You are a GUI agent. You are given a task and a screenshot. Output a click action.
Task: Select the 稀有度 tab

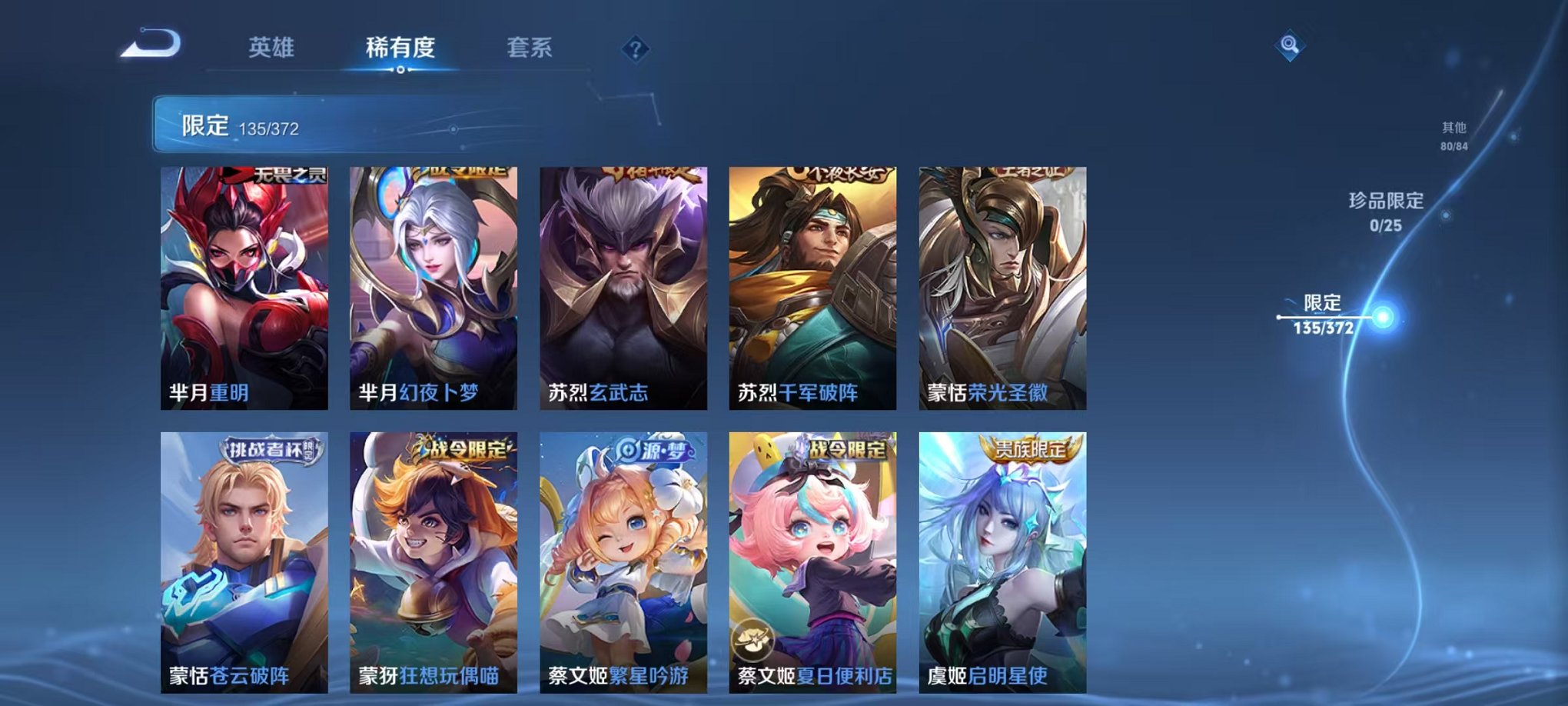(x=401, y=48)
